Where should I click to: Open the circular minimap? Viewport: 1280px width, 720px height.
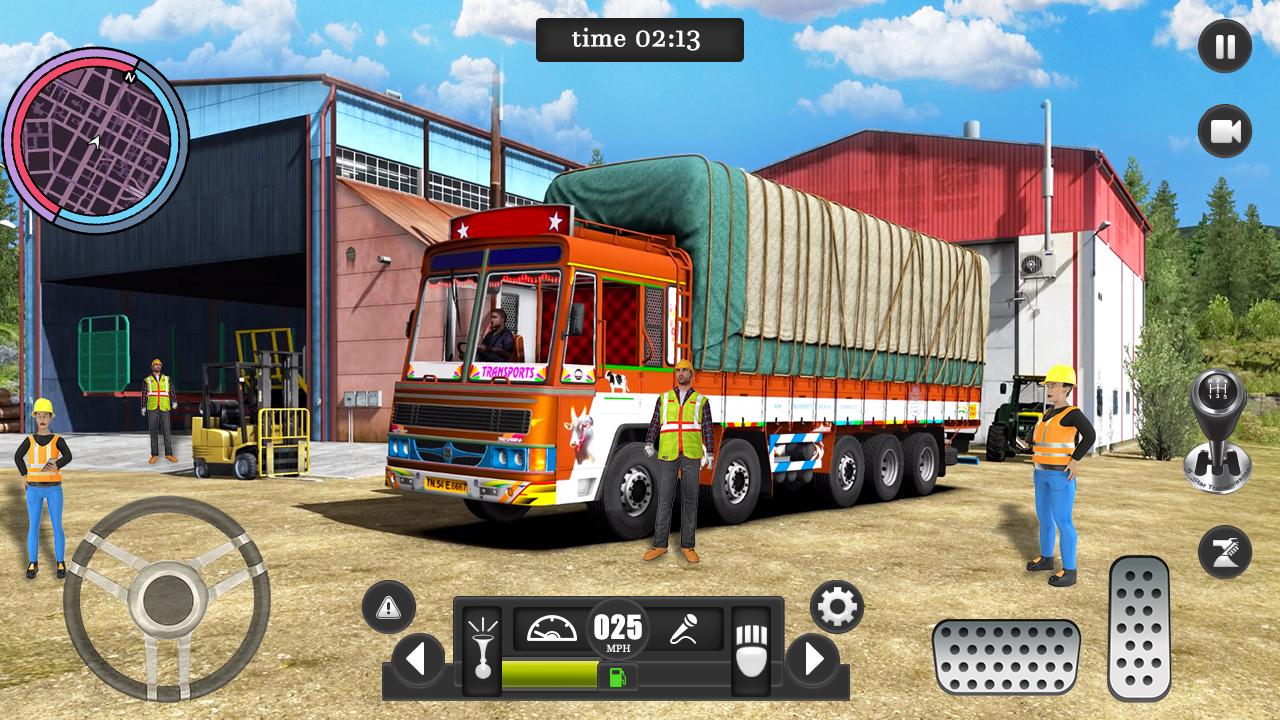point(95,140)
